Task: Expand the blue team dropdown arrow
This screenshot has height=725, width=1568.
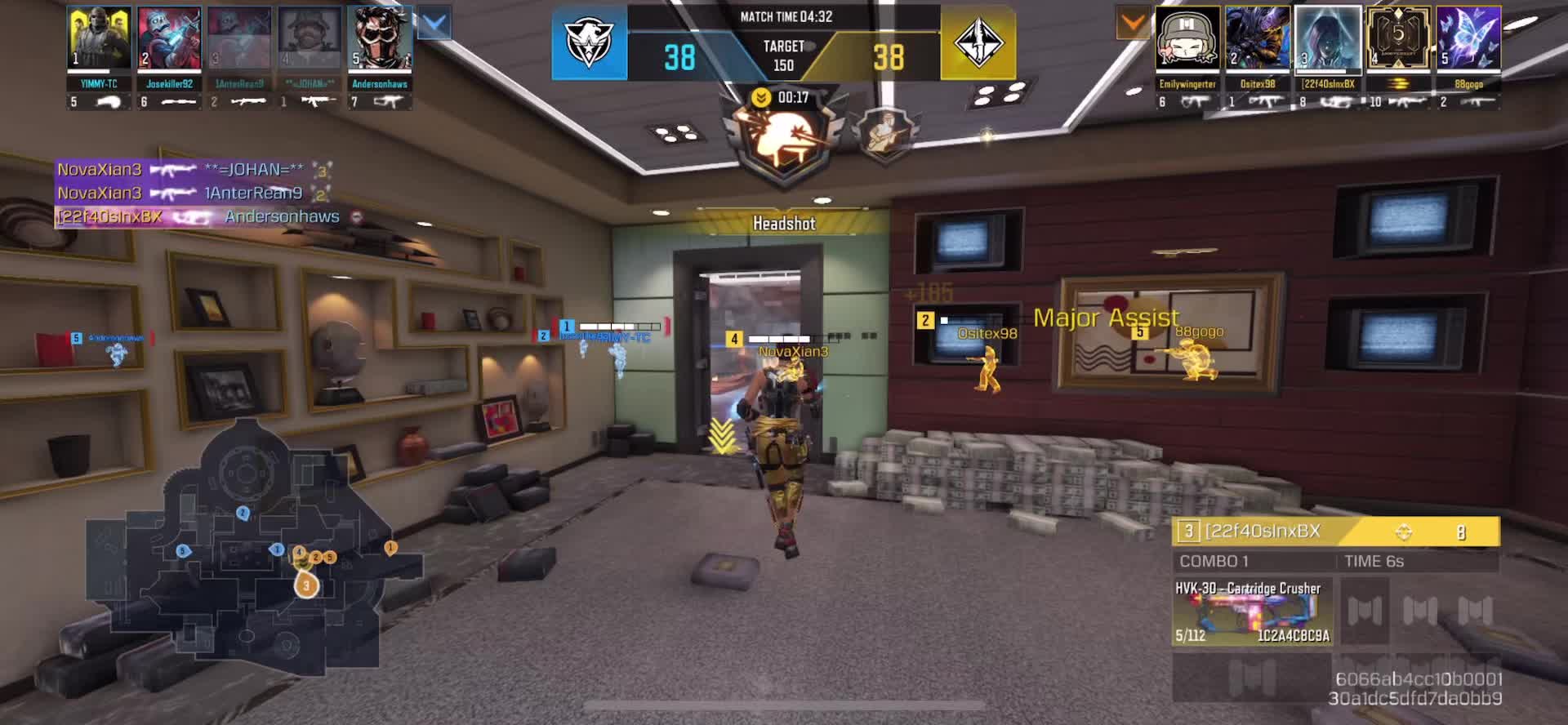Action: coord(434,24)
